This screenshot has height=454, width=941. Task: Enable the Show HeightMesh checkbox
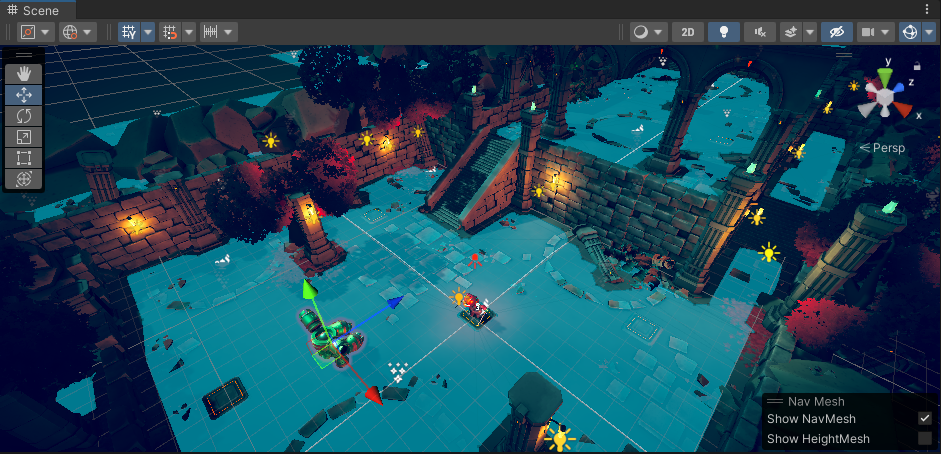tap(925, 438)
